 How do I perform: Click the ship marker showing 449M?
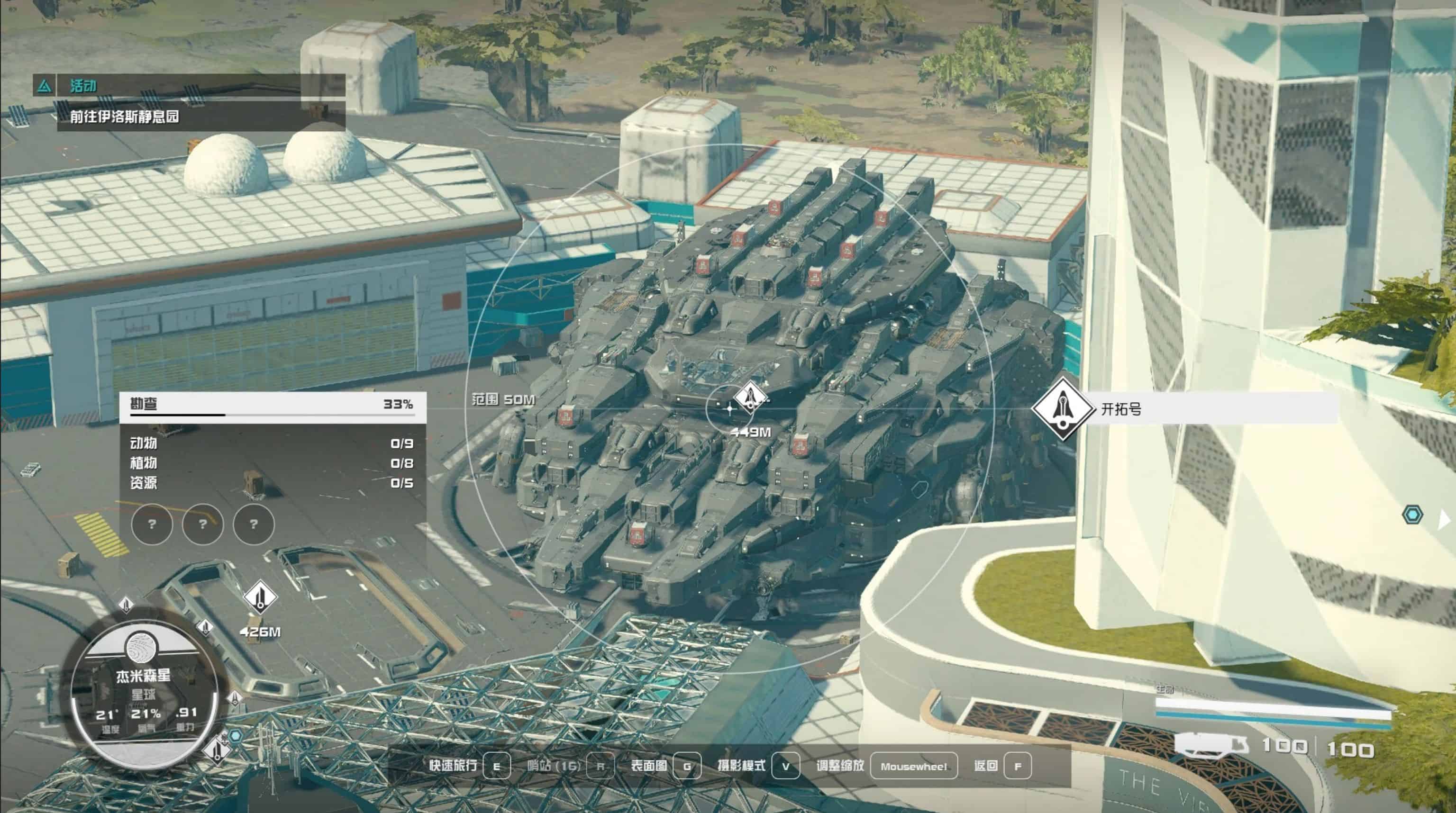point(749,396)
